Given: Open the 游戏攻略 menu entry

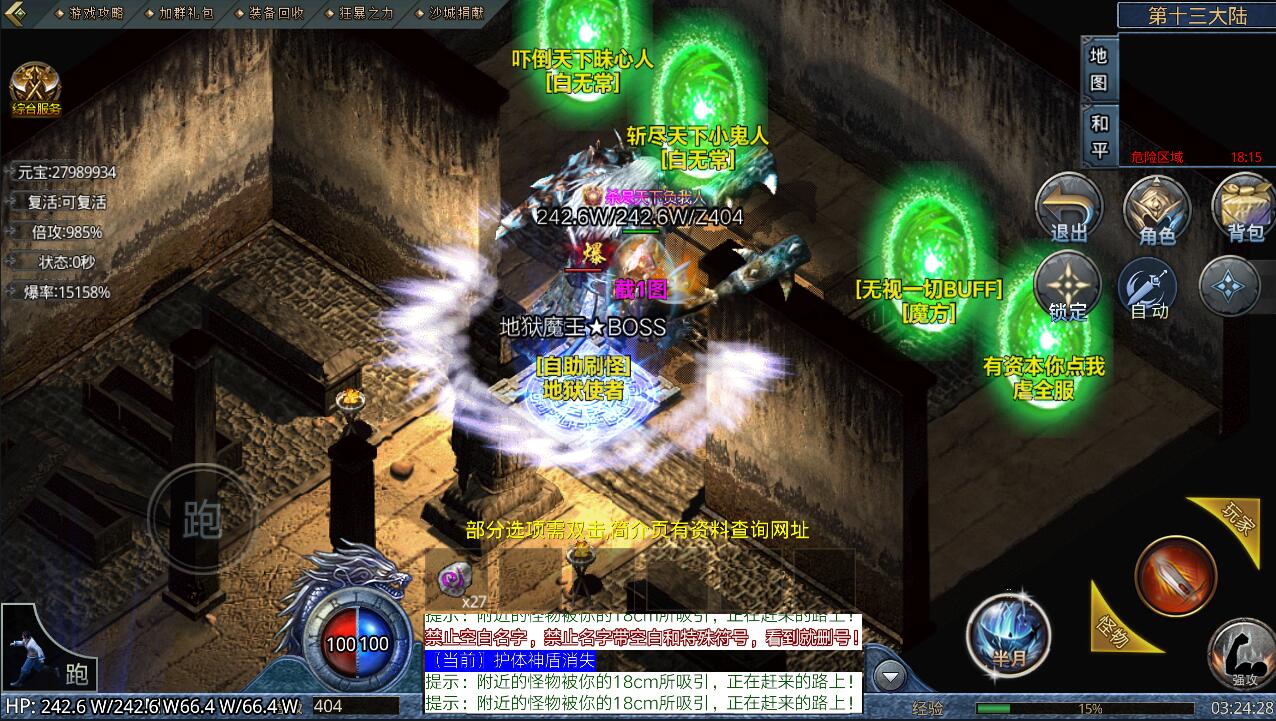Looking at the screenshot, I should 97,13.
